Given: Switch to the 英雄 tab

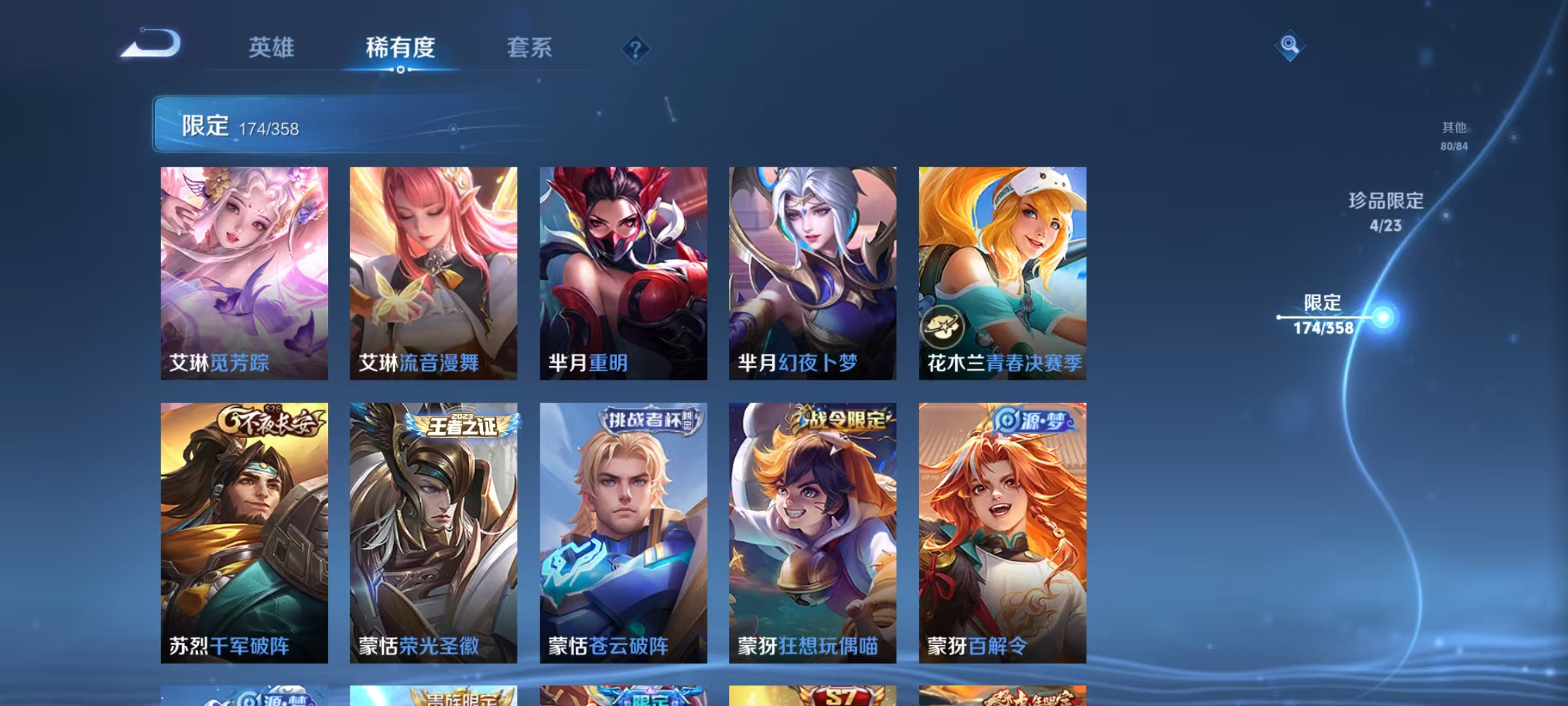Looking at the screenshot, I should [271, 48].
